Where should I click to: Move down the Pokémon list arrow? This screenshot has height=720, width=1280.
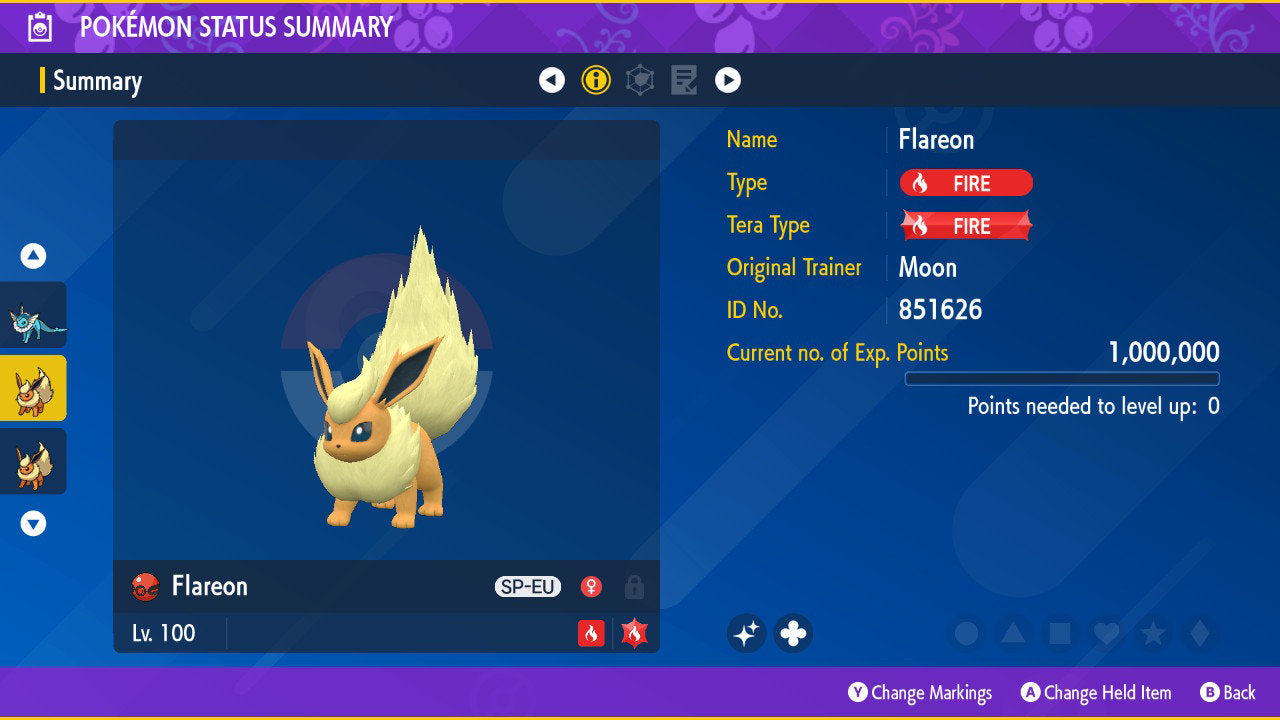[33, 523]
